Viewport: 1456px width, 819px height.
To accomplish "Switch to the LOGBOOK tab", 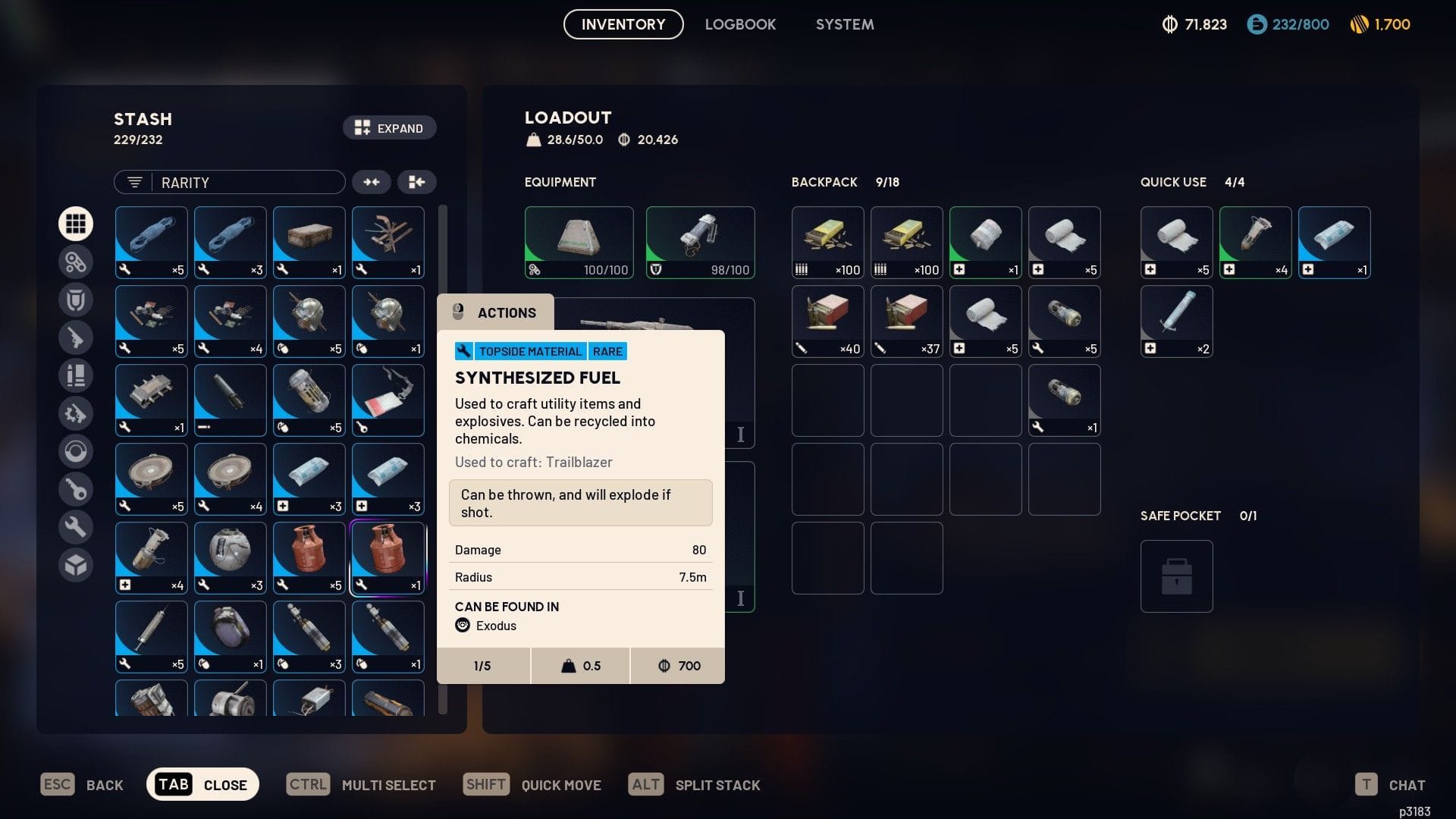I will (x=740, y=24).
